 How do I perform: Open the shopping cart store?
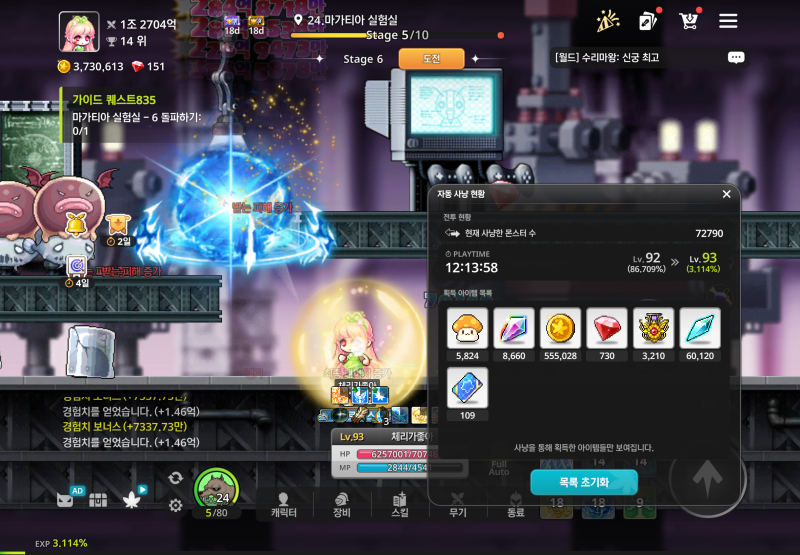(x=688, y=21)
